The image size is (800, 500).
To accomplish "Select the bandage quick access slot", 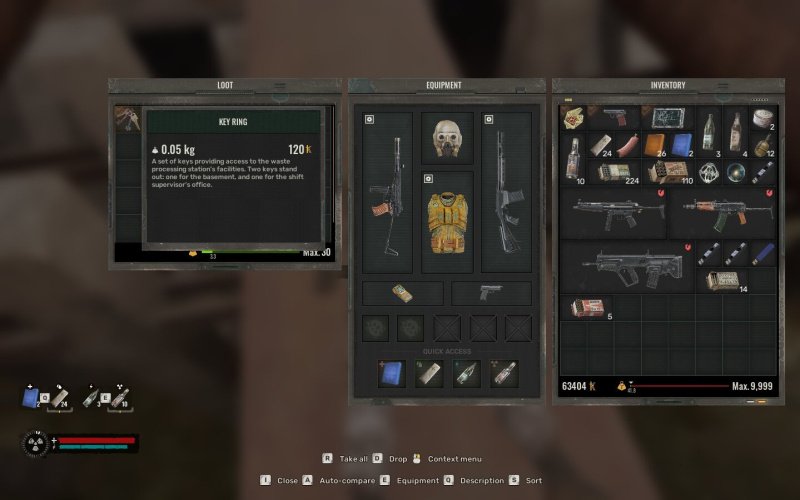I will click(x=427, y=373).
